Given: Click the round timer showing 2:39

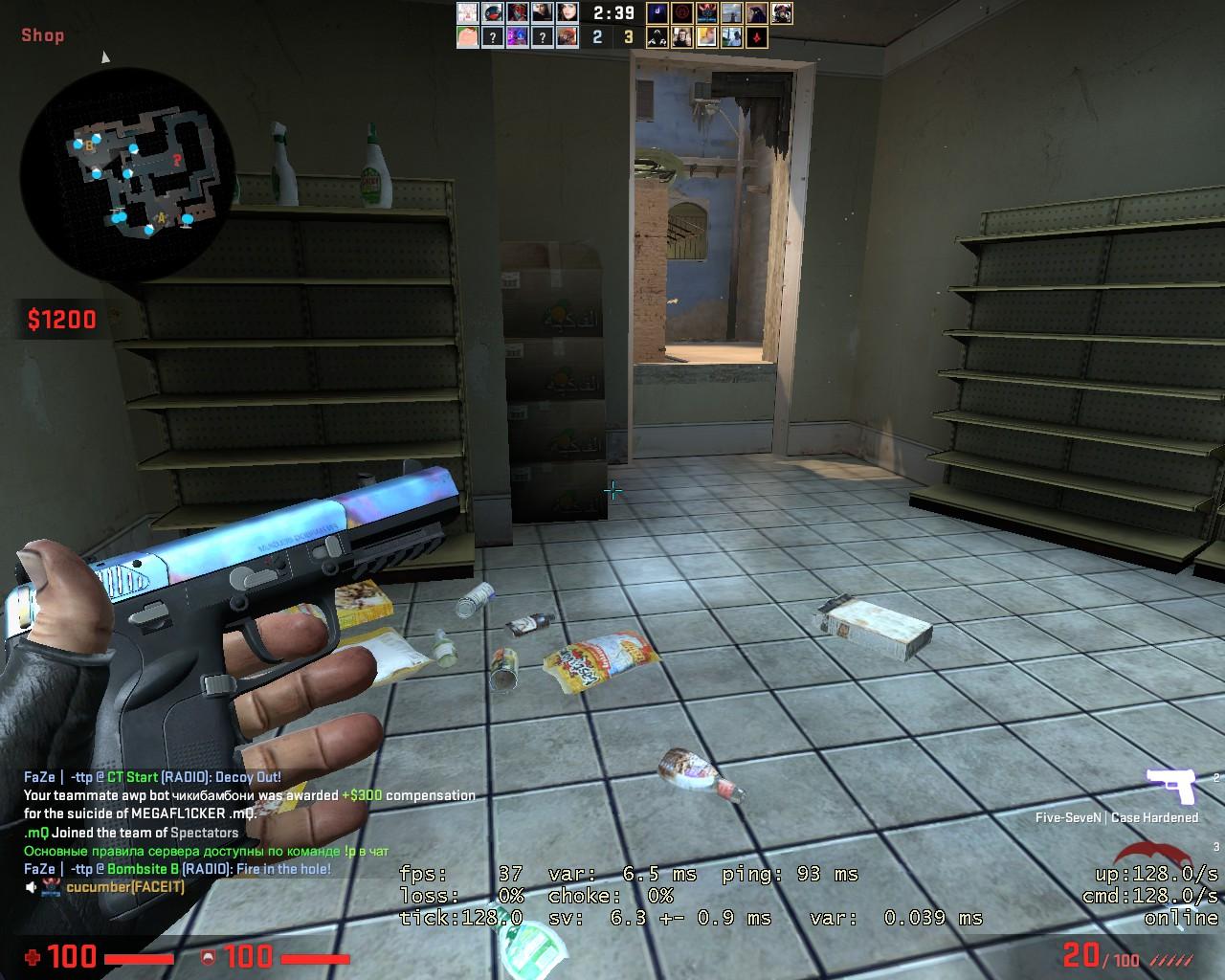Looking at the screenshot, I should coord(612,11).
